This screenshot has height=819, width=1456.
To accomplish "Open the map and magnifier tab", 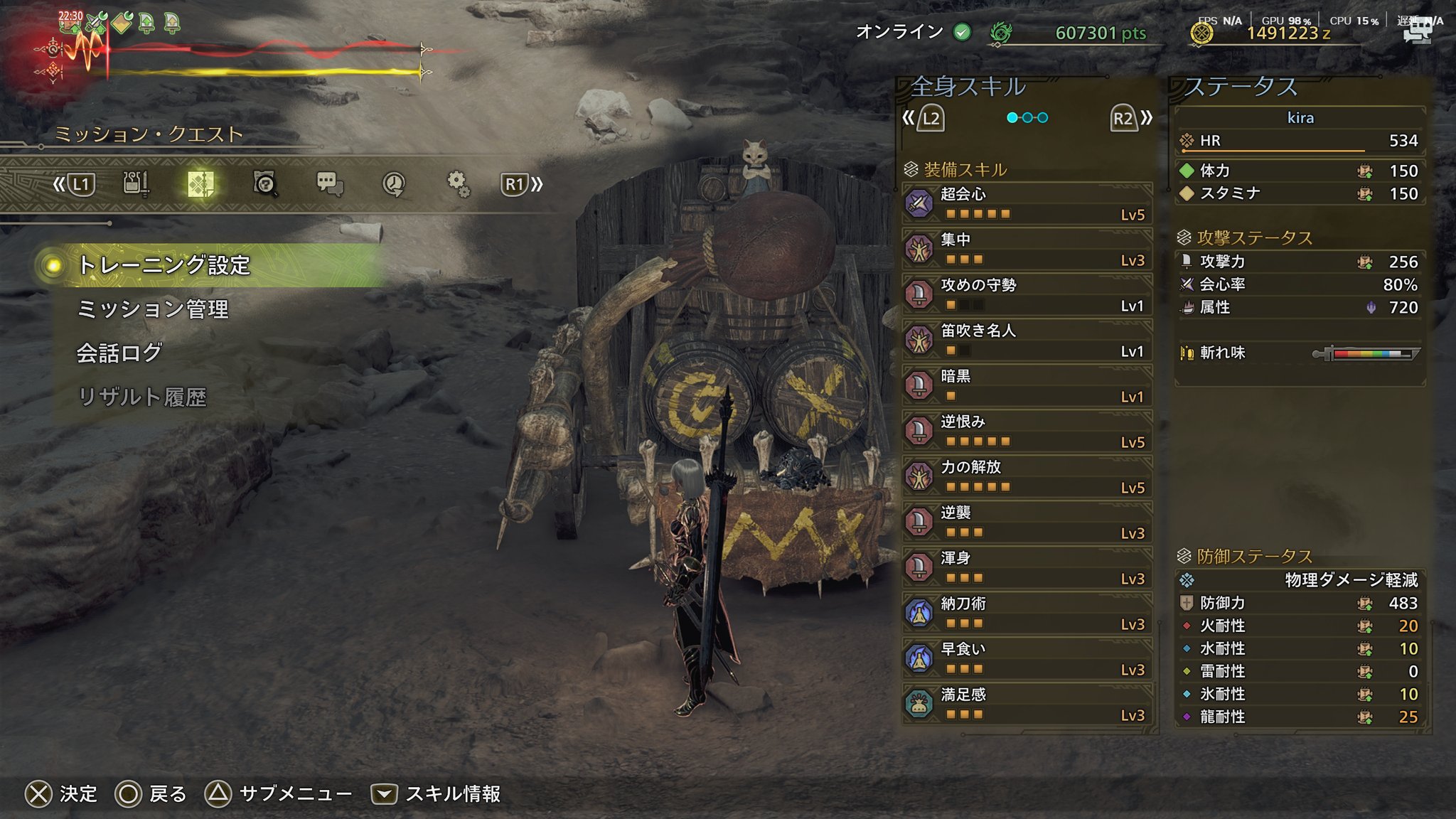I will coord(265,184).
